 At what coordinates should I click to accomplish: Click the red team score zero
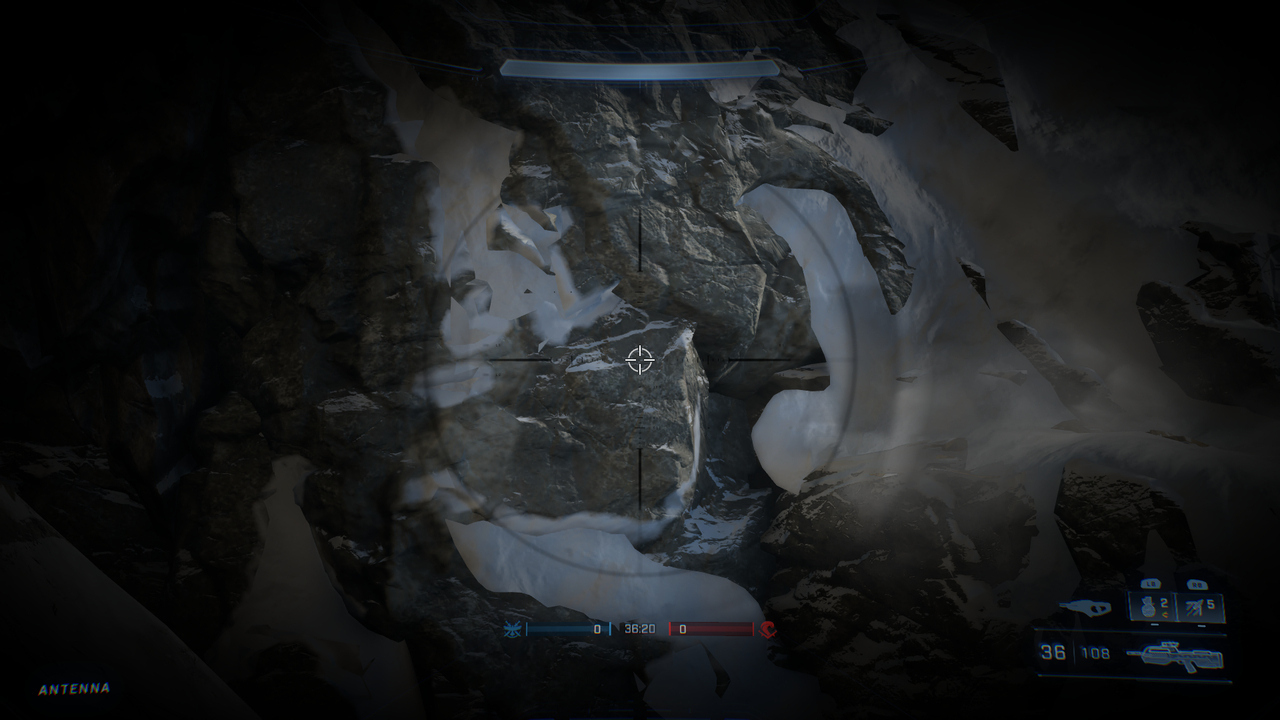pos(682,631)
